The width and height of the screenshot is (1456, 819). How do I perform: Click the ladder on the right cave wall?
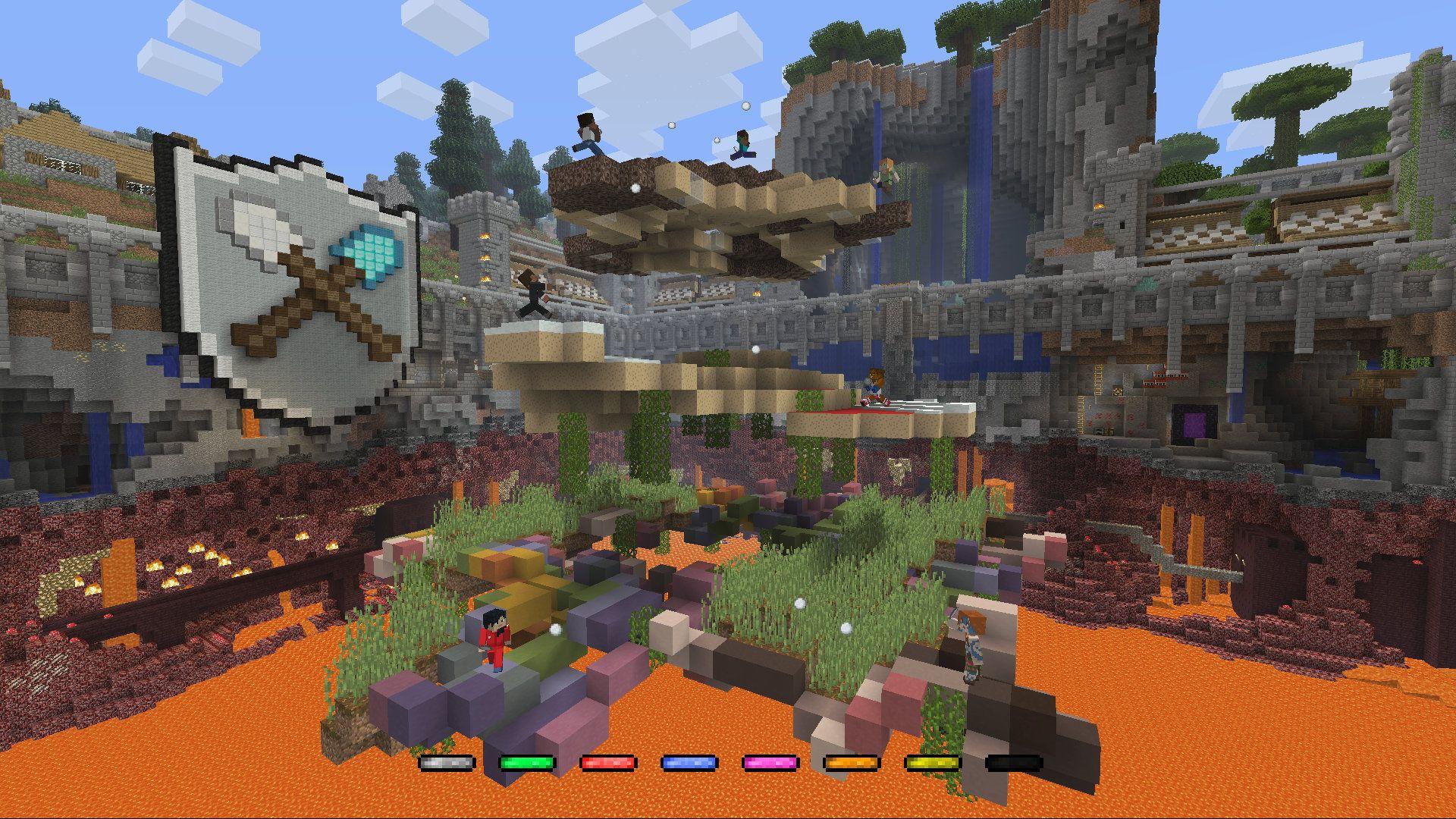pos(1098,381)
